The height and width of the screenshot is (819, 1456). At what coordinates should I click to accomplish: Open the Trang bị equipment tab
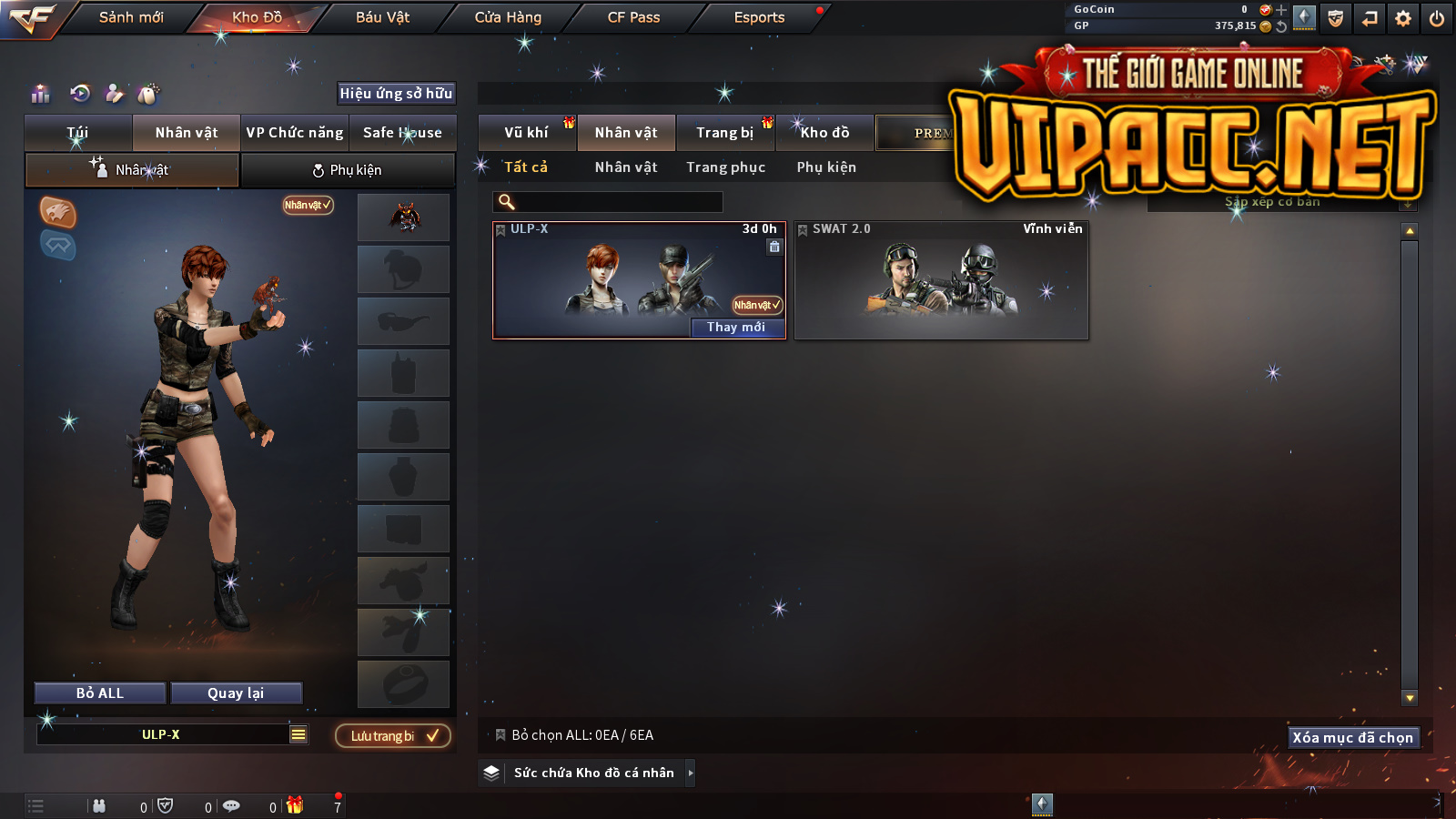(x=725, y=133)
